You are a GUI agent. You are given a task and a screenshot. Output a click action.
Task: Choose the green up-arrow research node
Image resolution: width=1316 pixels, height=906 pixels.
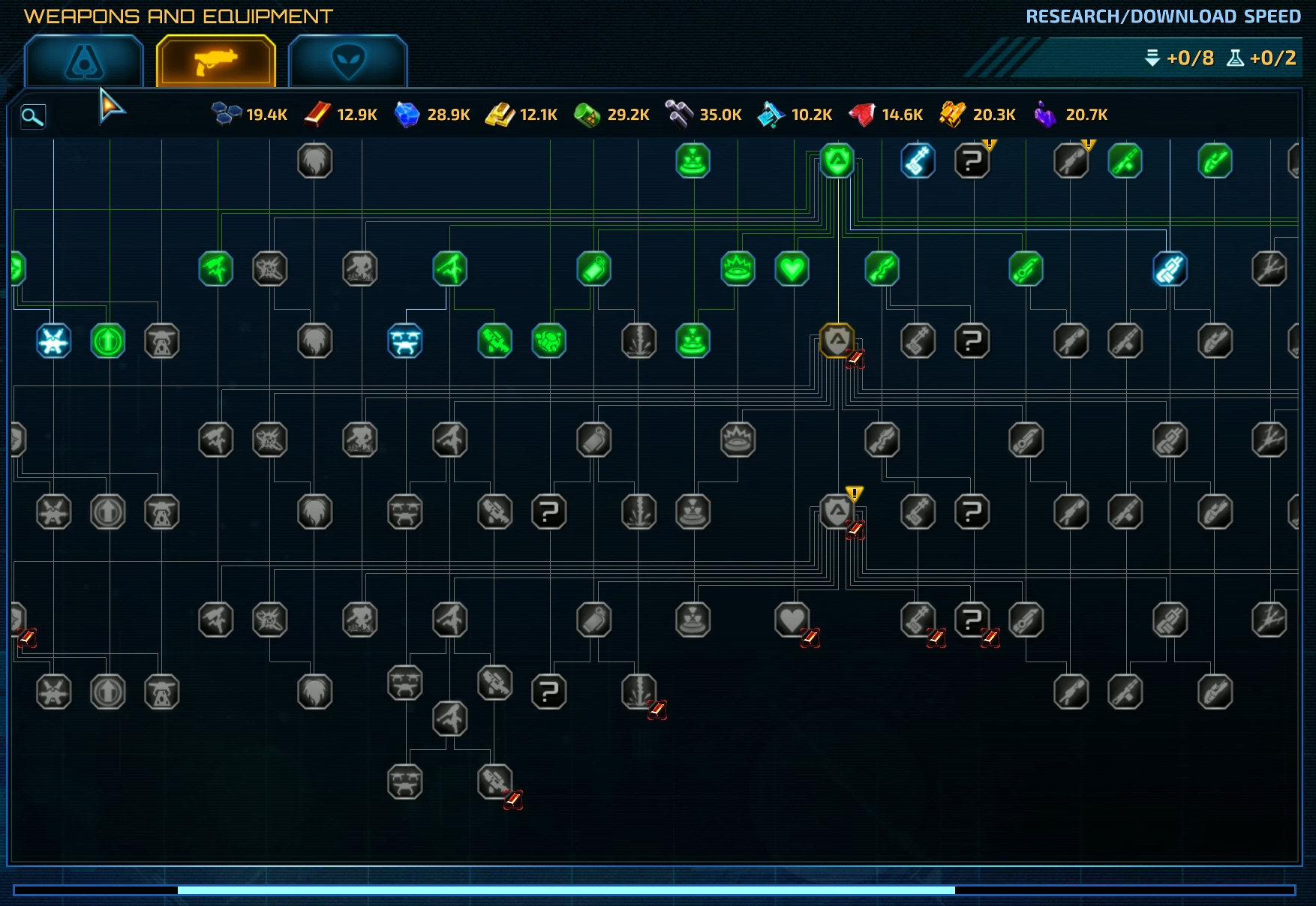click(108, 341)
